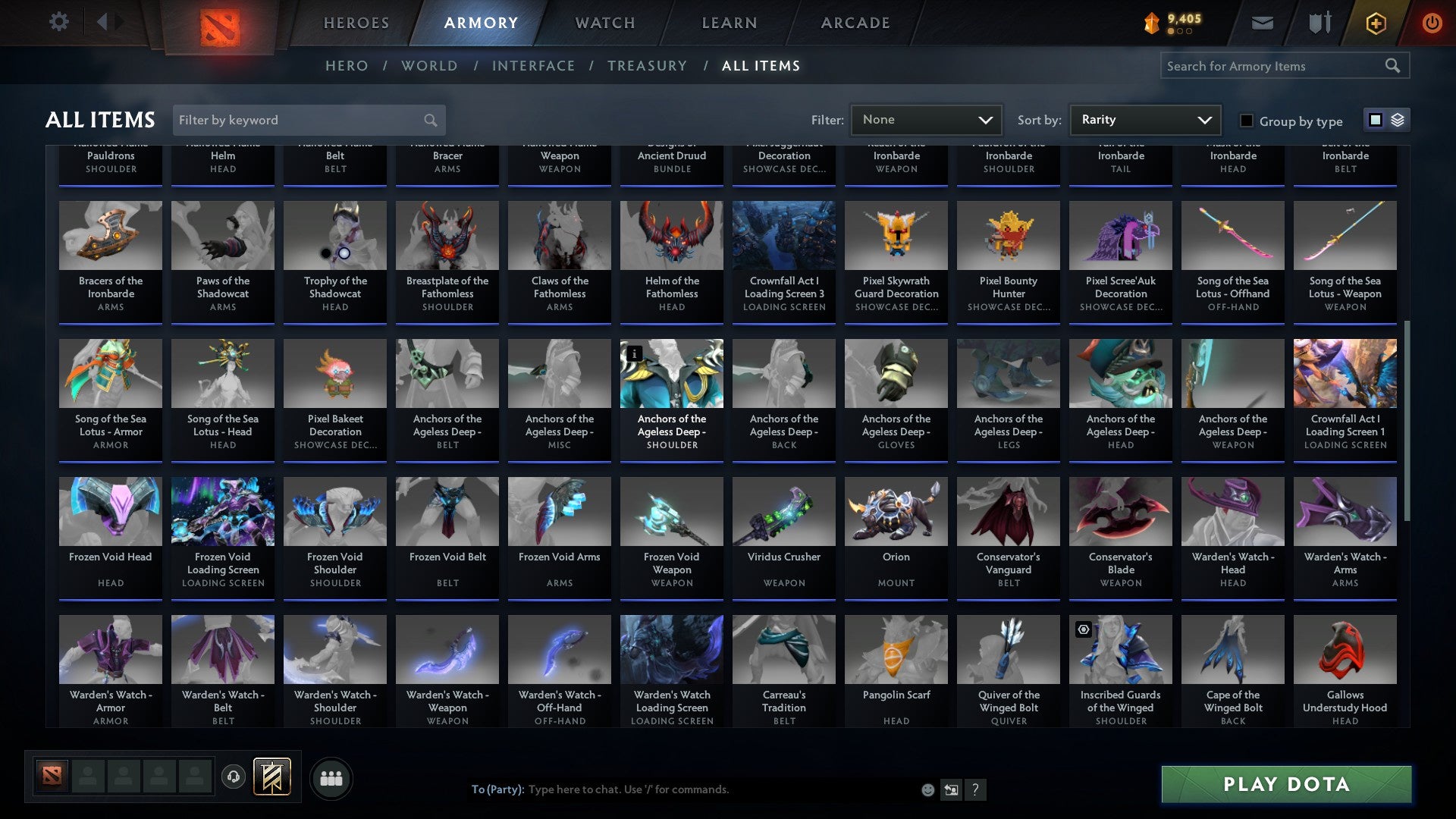The image size is (1456, 819).
Task: Open the mail notifications icon
Action: tap(1261, 22)
